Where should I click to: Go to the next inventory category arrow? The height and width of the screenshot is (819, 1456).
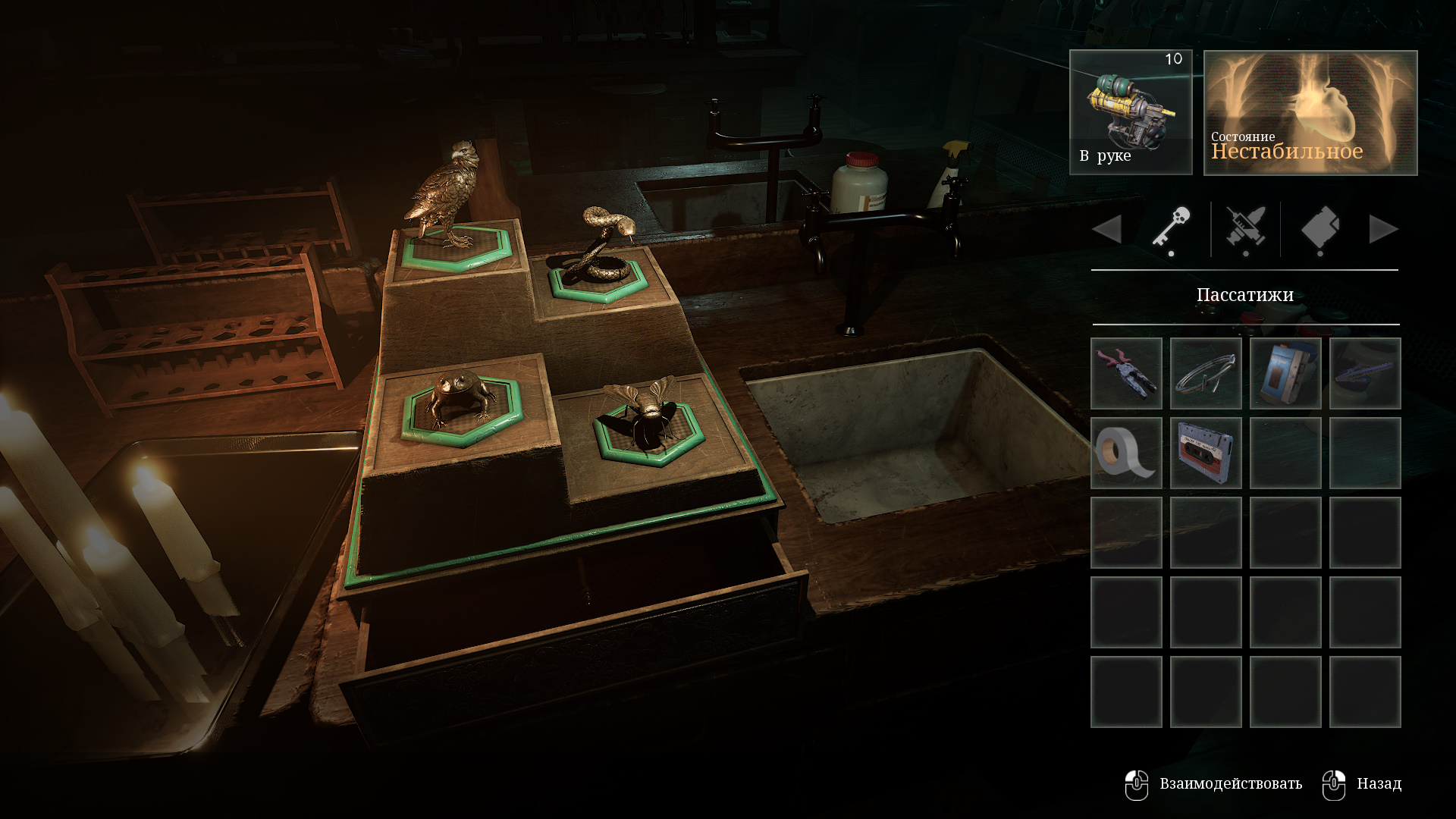[1383, 229]
